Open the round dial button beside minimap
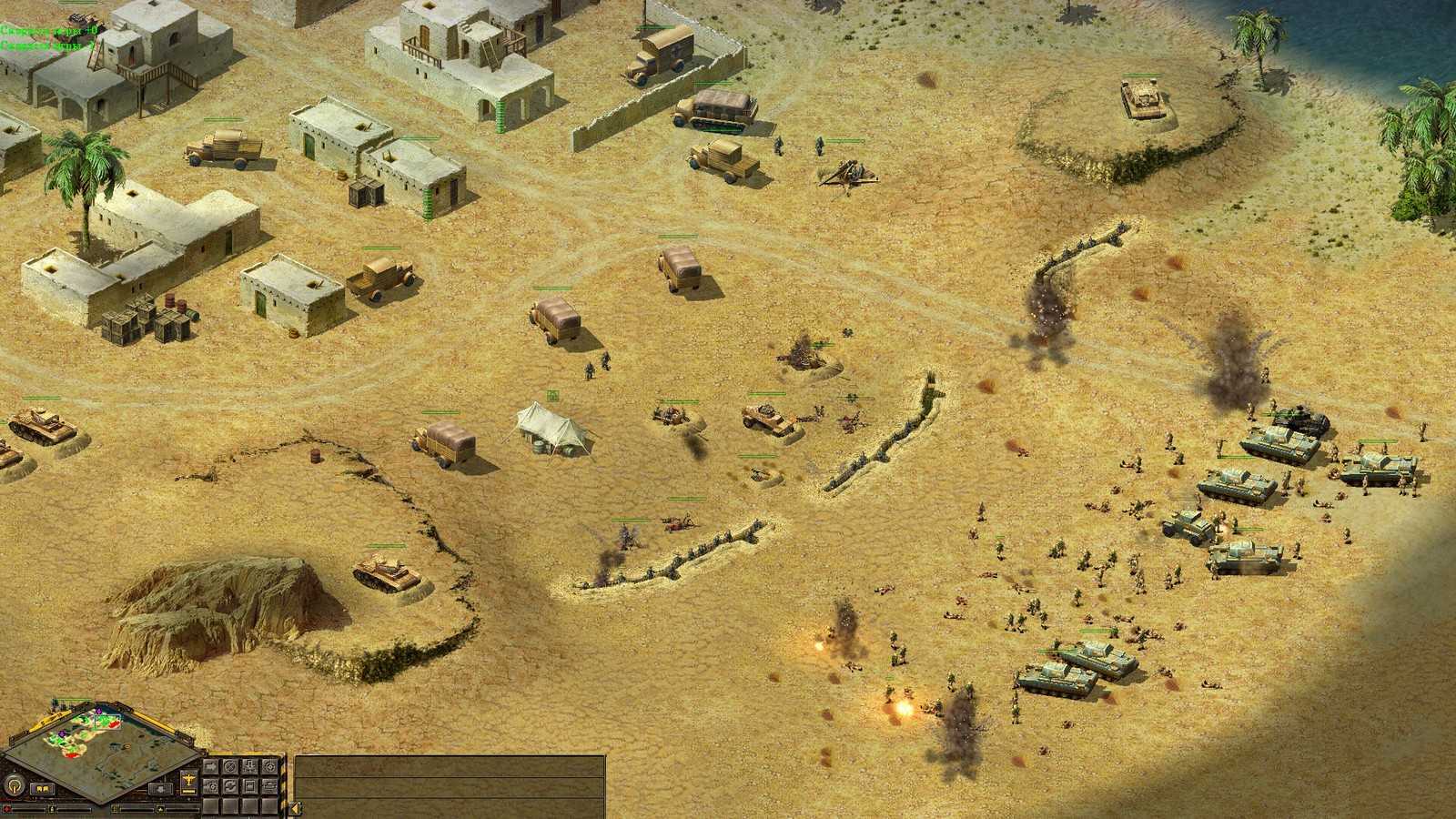Screen dimensions: 1456x819 pyautogui.click(x=15, y=786)
